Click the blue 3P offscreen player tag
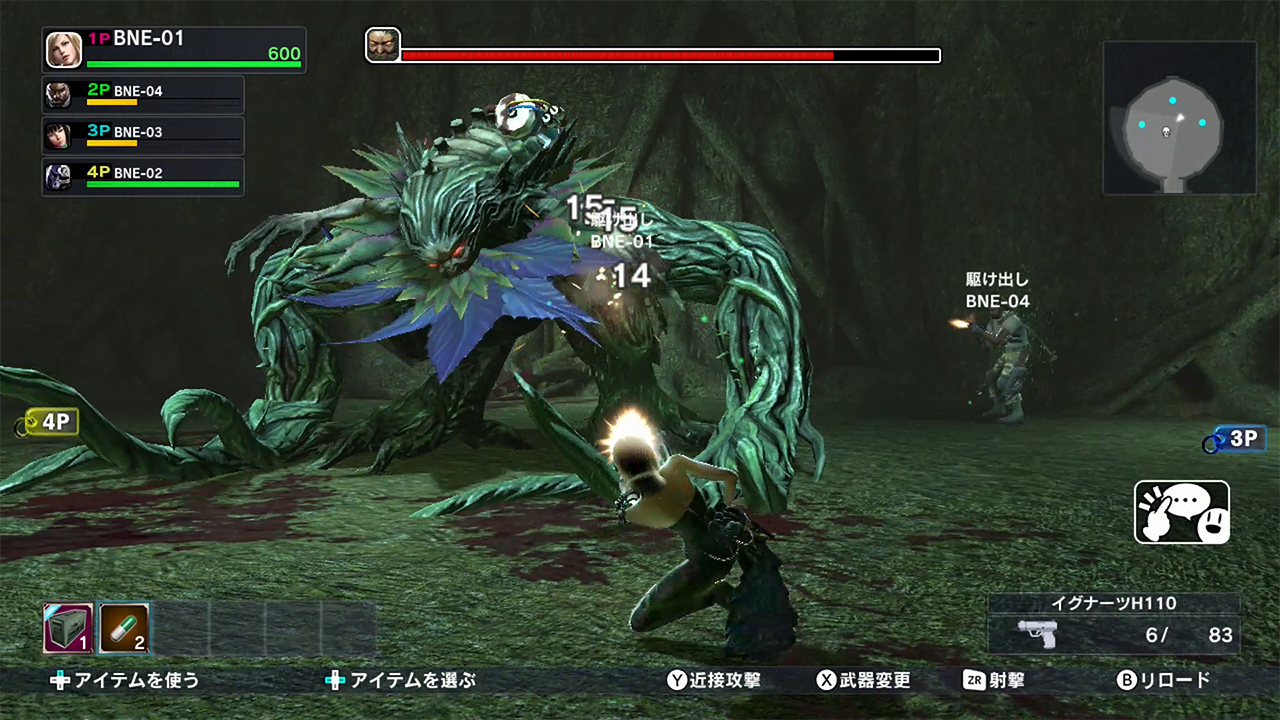 tap(1237, 438)
